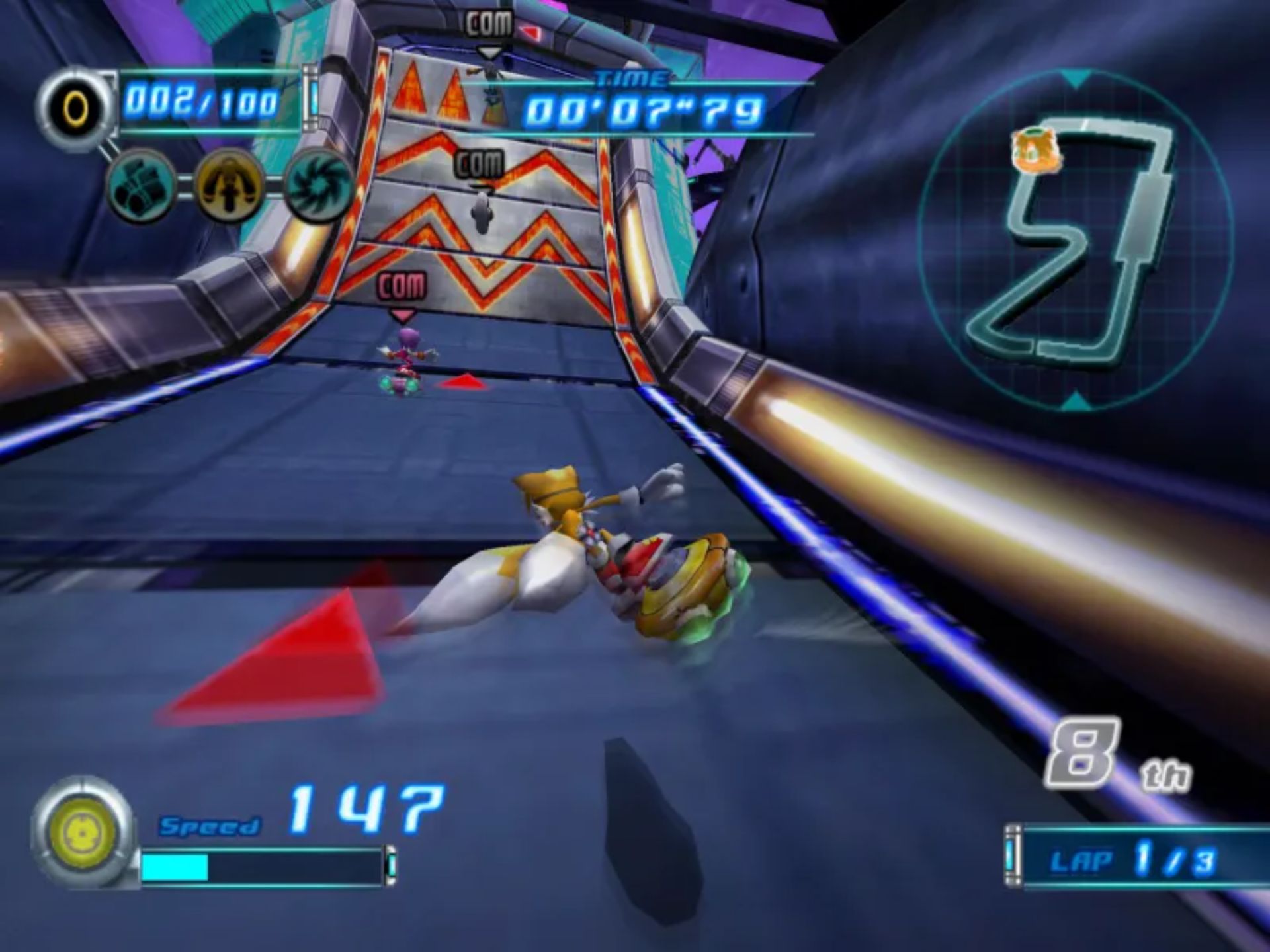Click the gold ring counter icon
Viewport: 1270px width, 952px height.
click(75, 108)
